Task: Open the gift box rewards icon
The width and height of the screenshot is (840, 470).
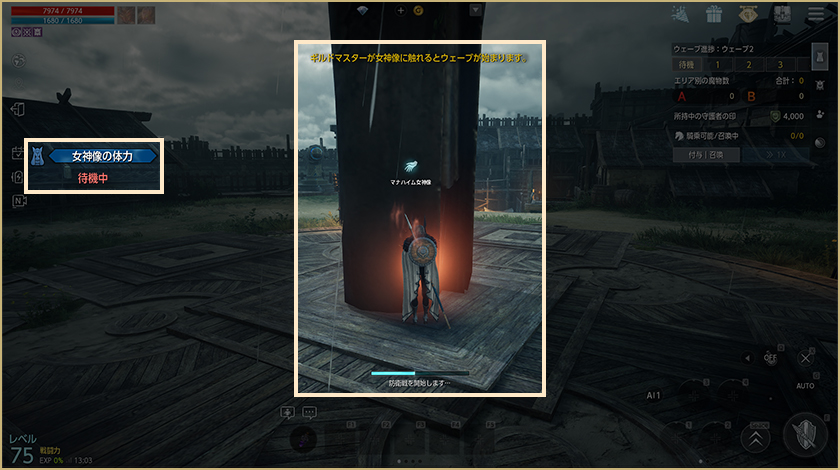Action: tap(713, 14)
